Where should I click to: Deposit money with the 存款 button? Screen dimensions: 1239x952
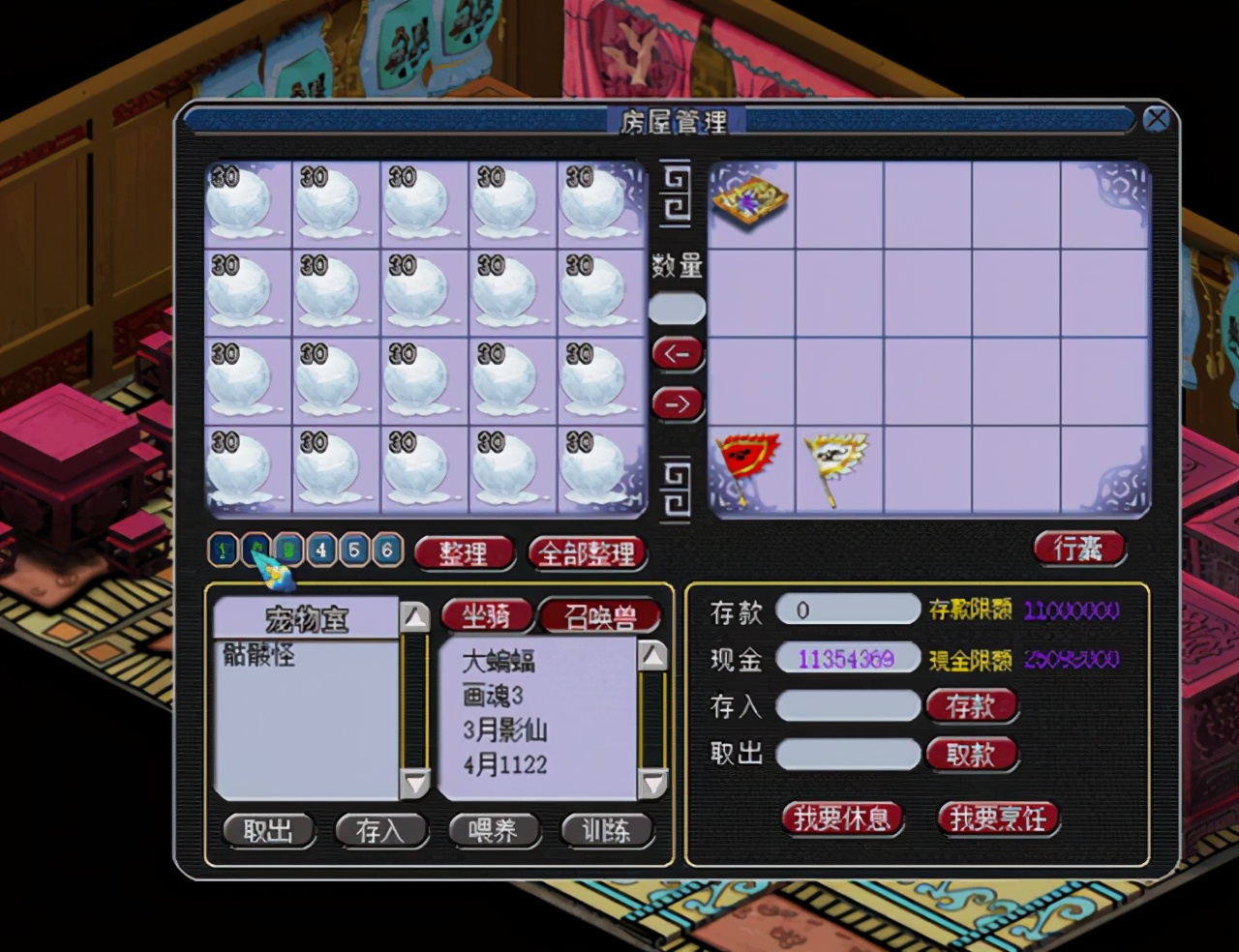pyautogui.click(x=971, y=706)
